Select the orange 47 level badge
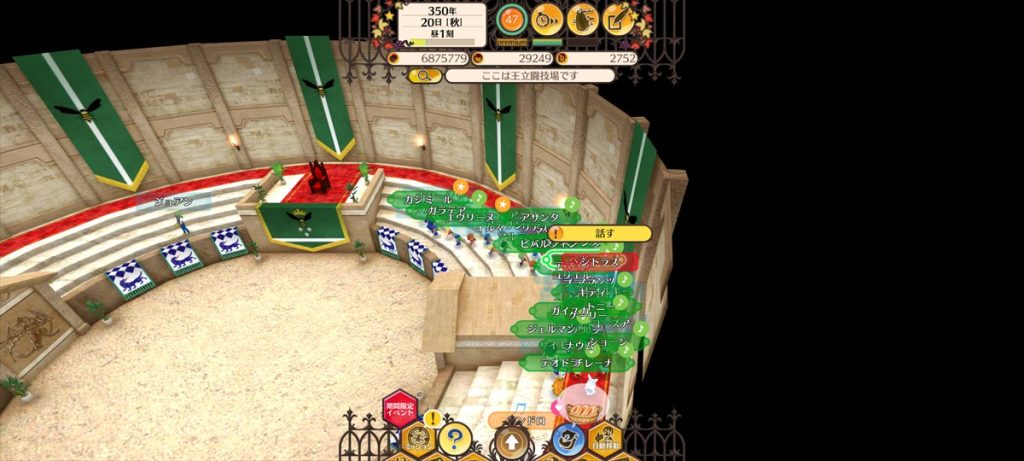Screen dimensions: 1024x461 pos(512,19)
